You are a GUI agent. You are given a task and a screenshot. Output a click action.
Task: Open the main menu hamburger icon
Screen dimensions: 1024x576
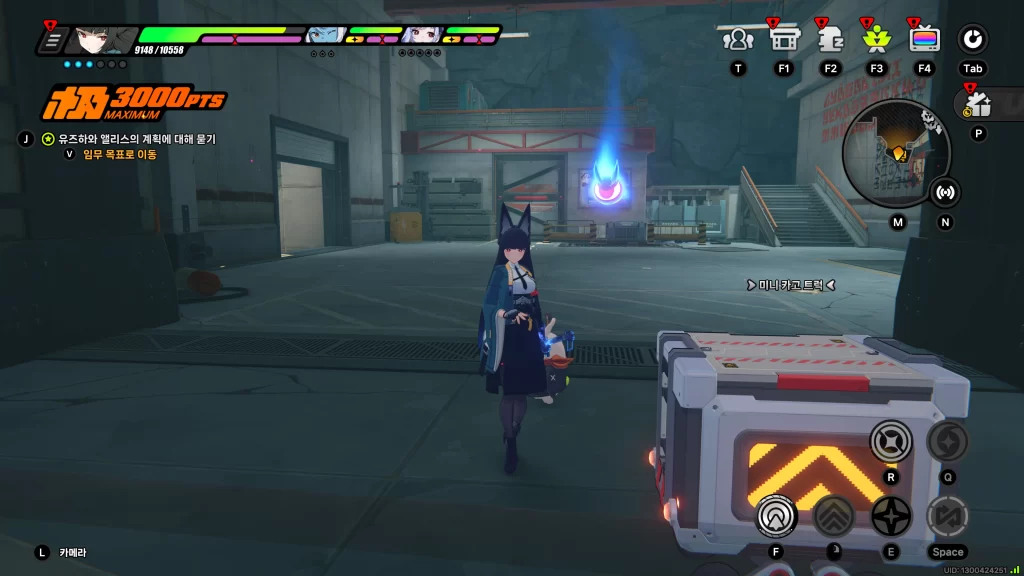pyautogui.click(x=51, y=41)
